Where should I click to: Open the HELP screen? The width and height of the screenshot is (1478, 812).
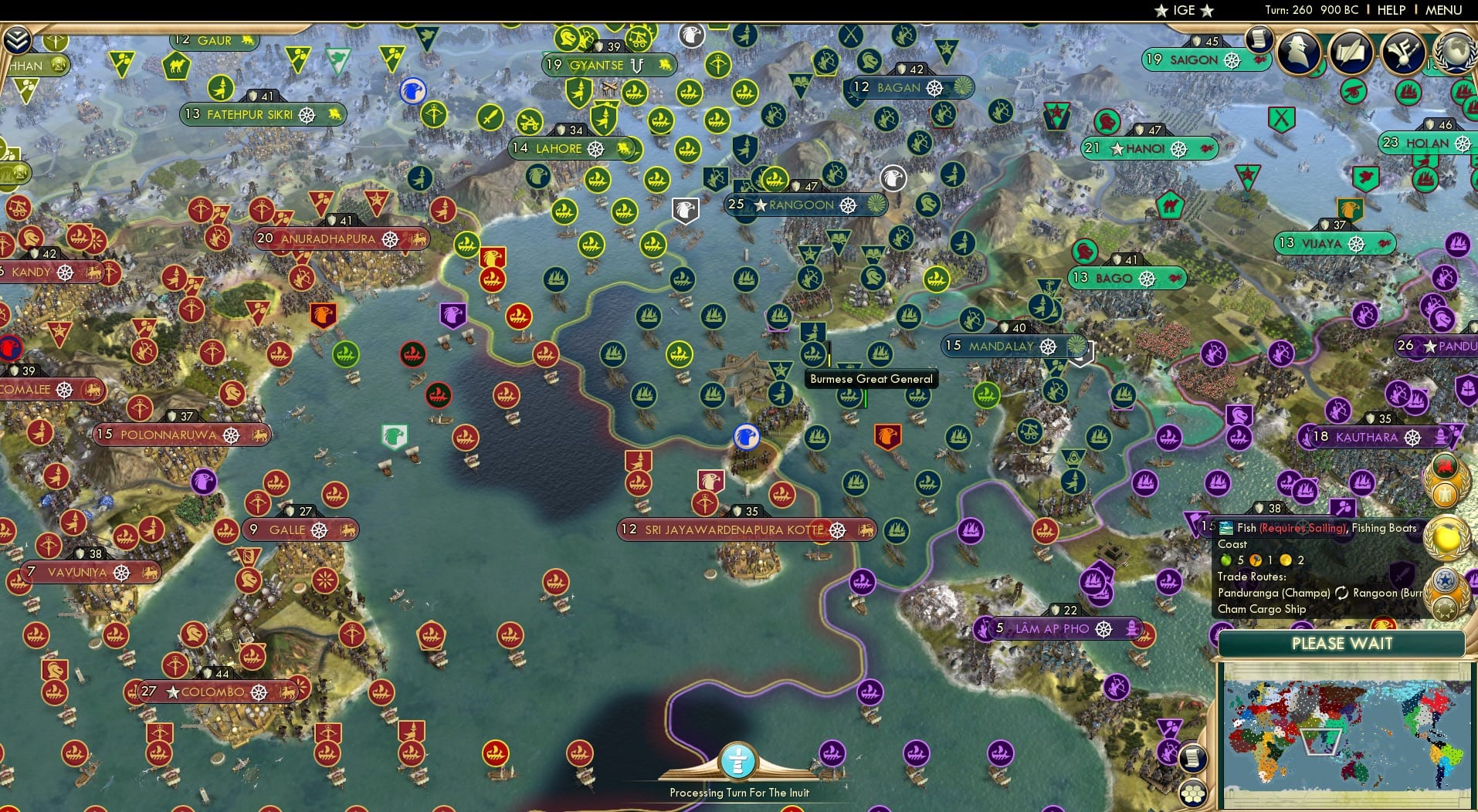[1390, 10]
